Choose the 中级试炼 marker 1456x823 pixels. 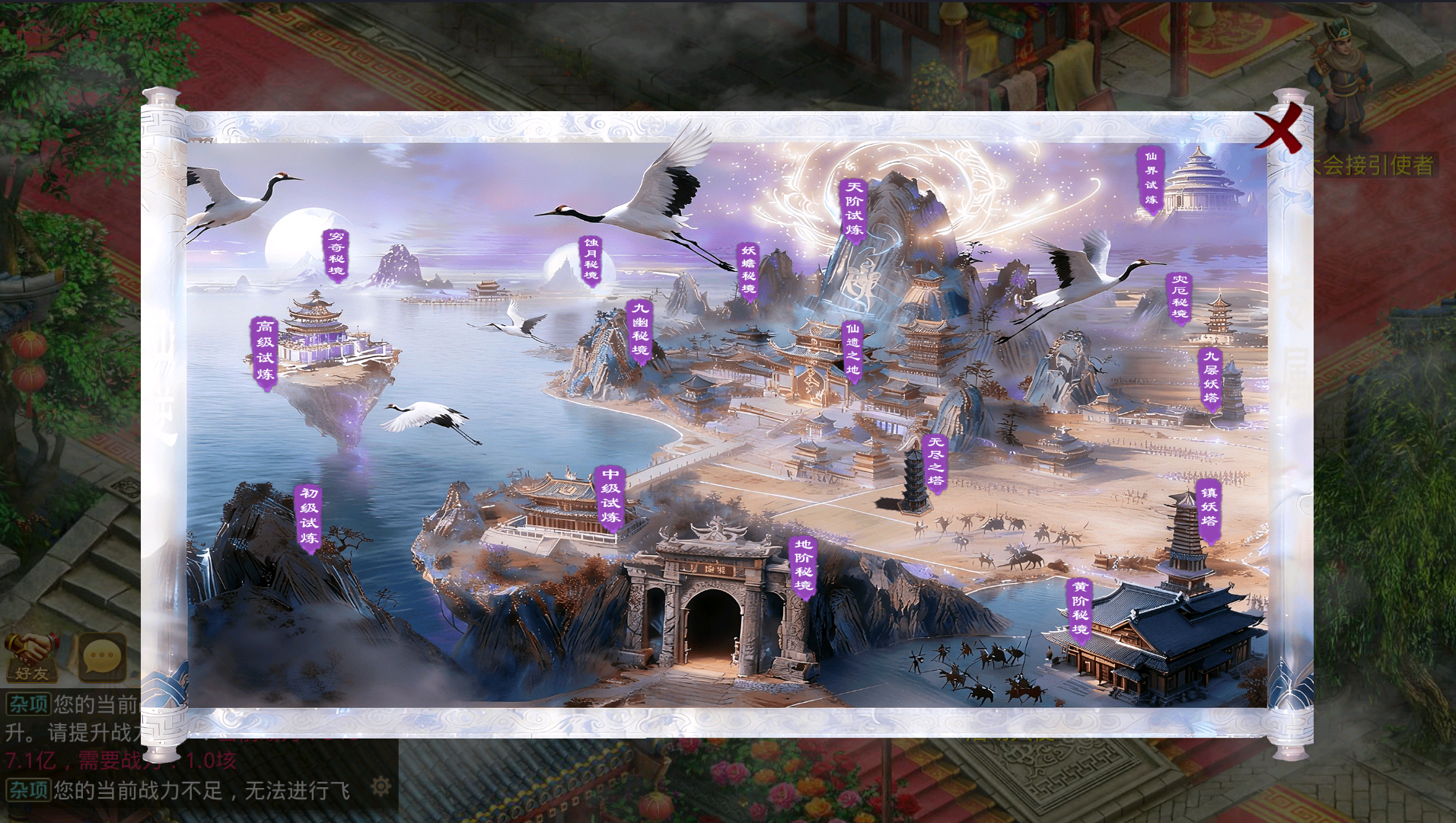coord(610,496)
